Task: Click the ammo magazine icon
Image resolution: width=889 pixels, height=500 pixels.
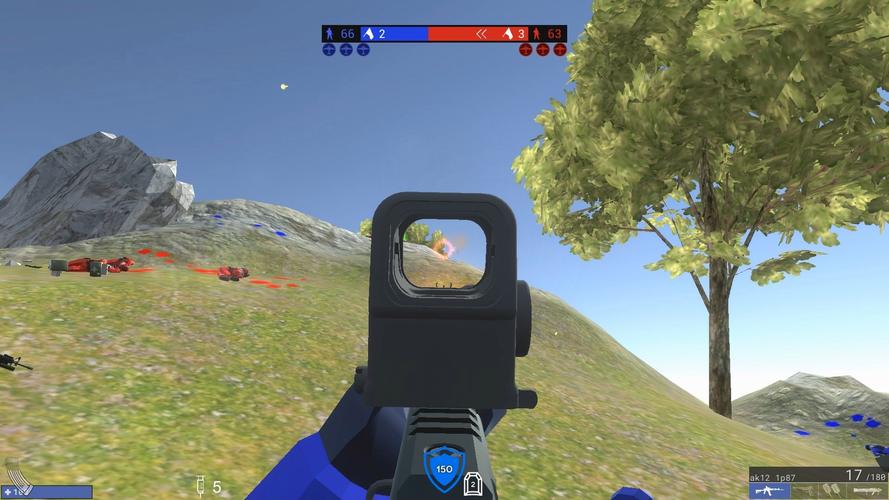Action: 19,478
